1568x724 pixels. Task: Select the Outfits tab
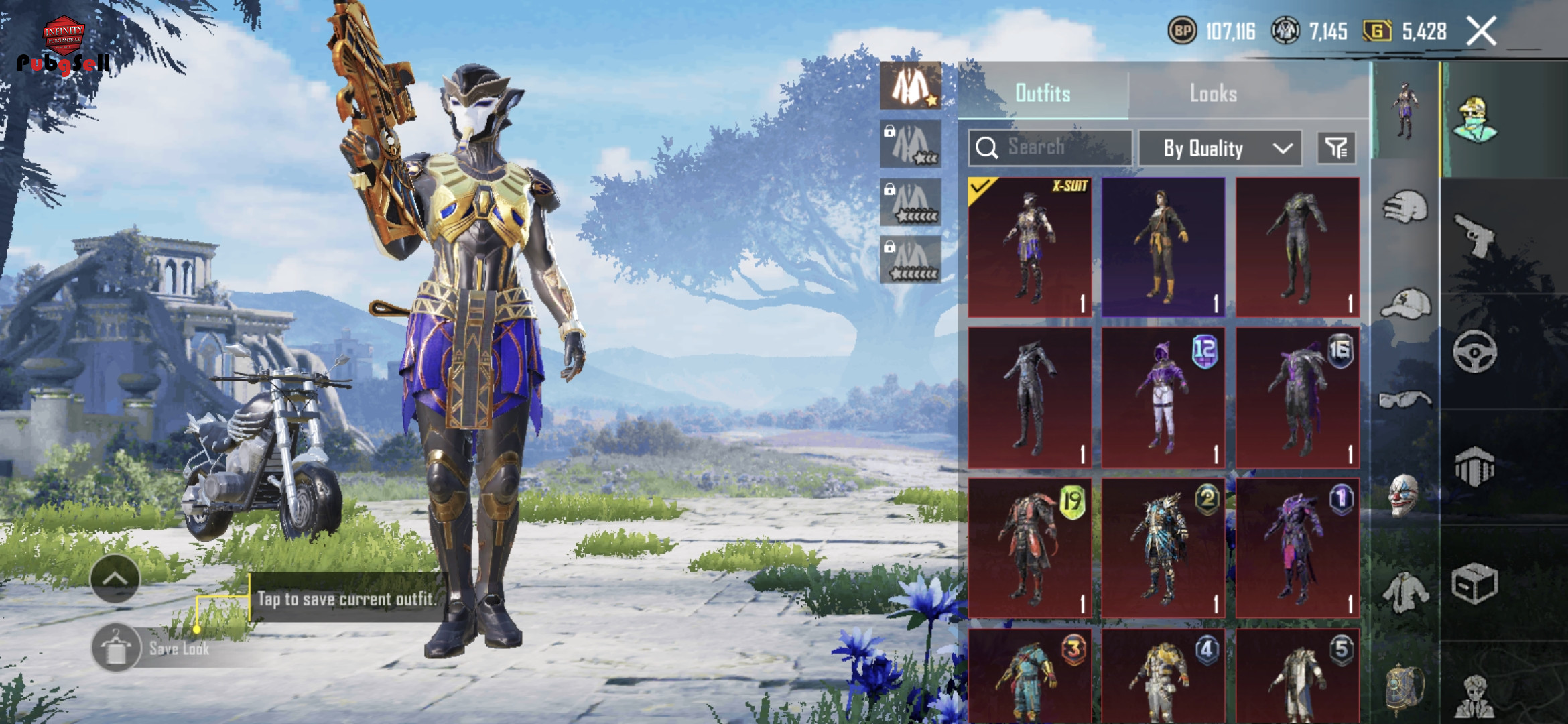pos(1043,93)
